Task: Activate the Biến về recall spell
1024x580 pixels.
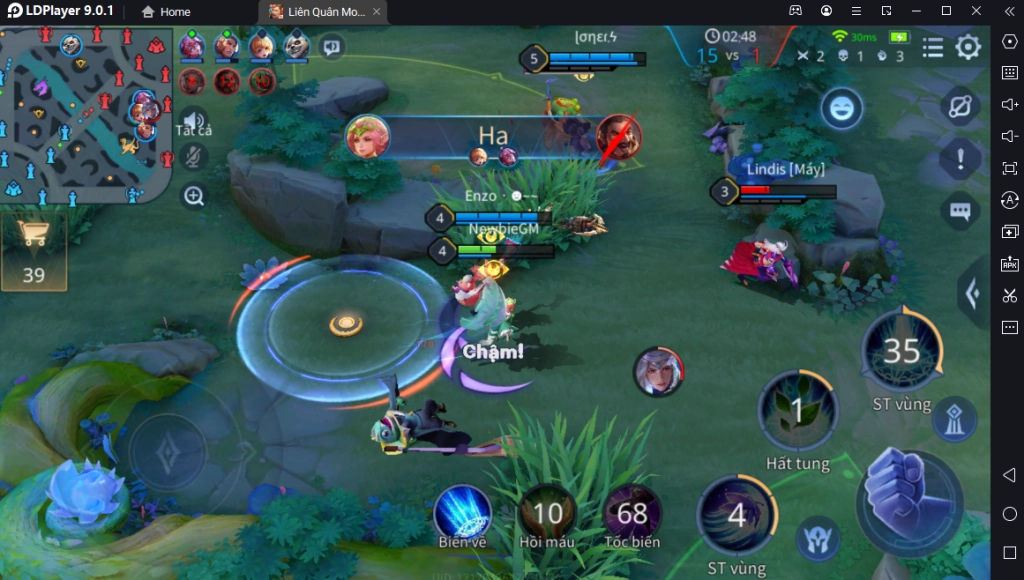Action: point(461,512)
